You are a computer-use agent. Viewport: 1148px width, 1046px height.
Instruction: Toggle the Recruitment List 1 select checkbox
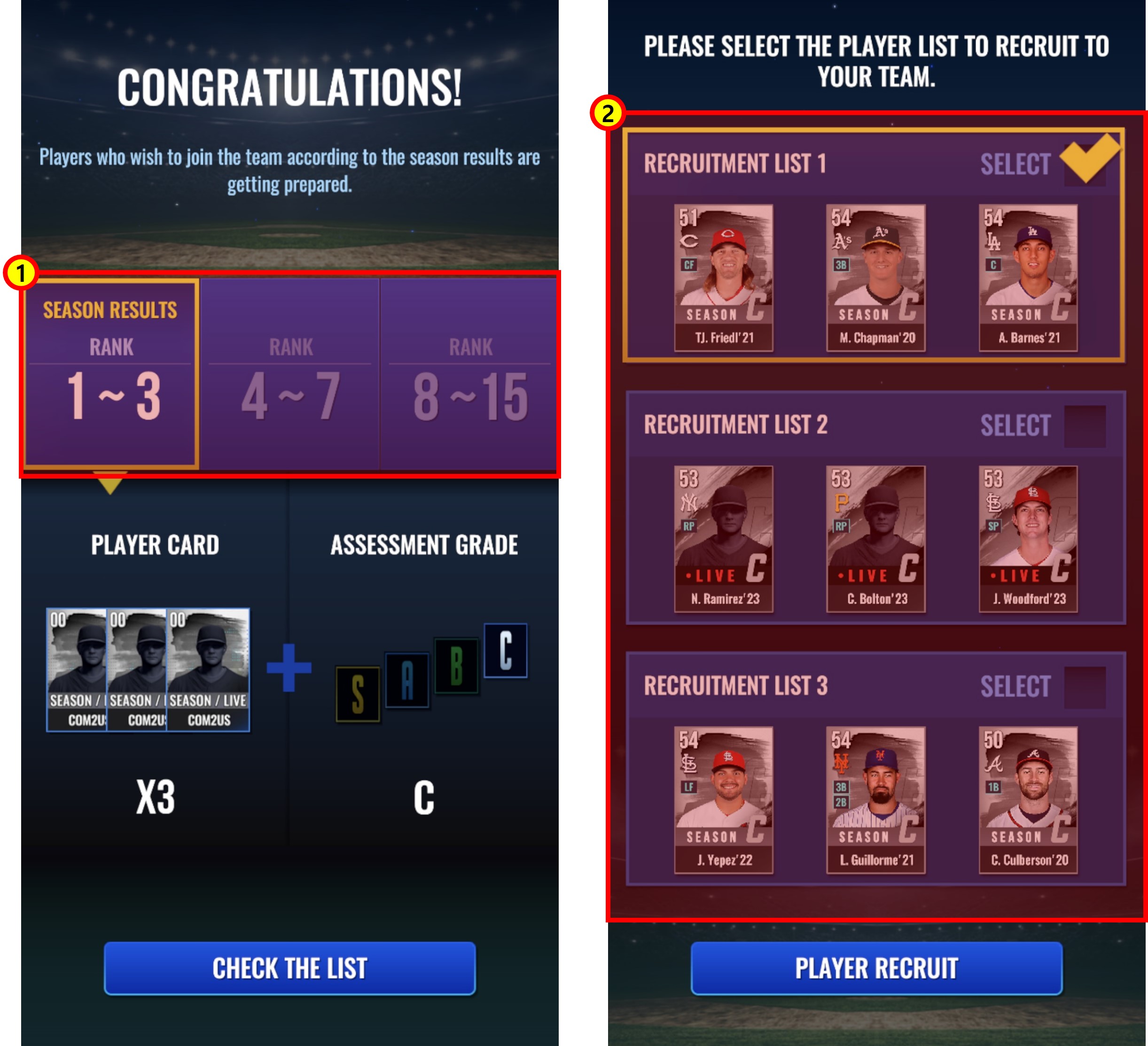coord(1084,165)
